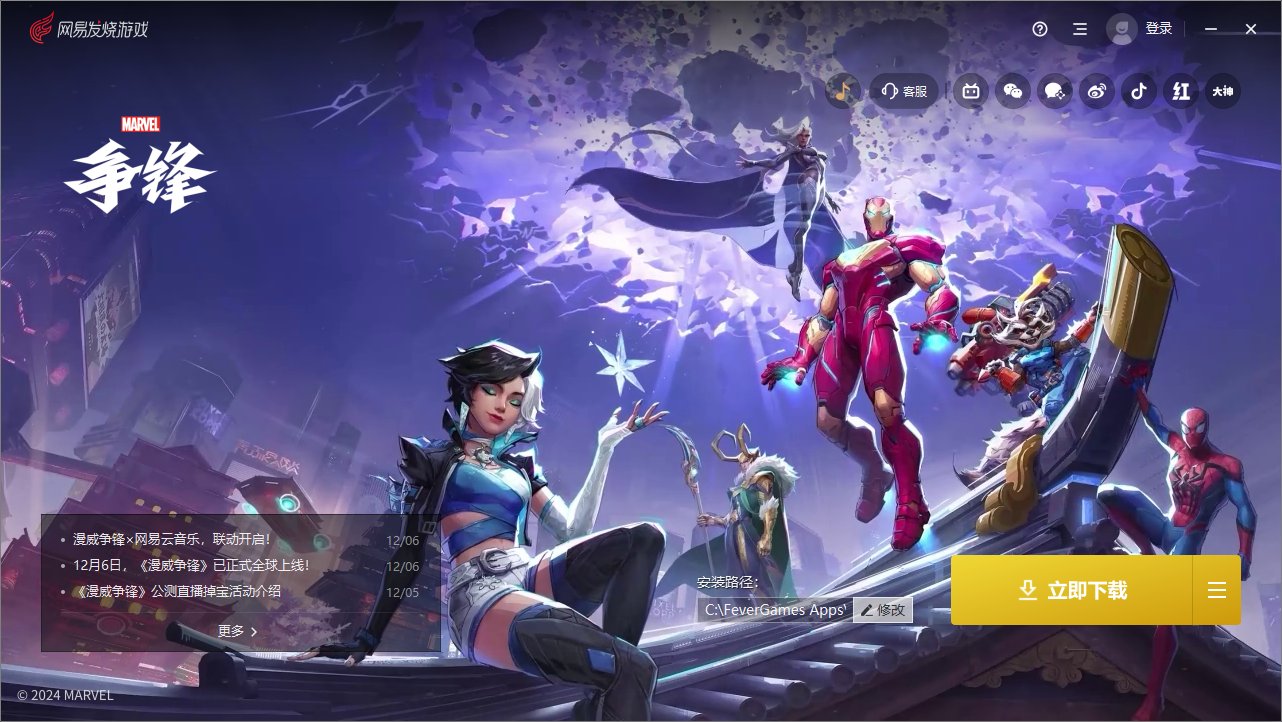Open the help question mark icon

point(1039,29)
